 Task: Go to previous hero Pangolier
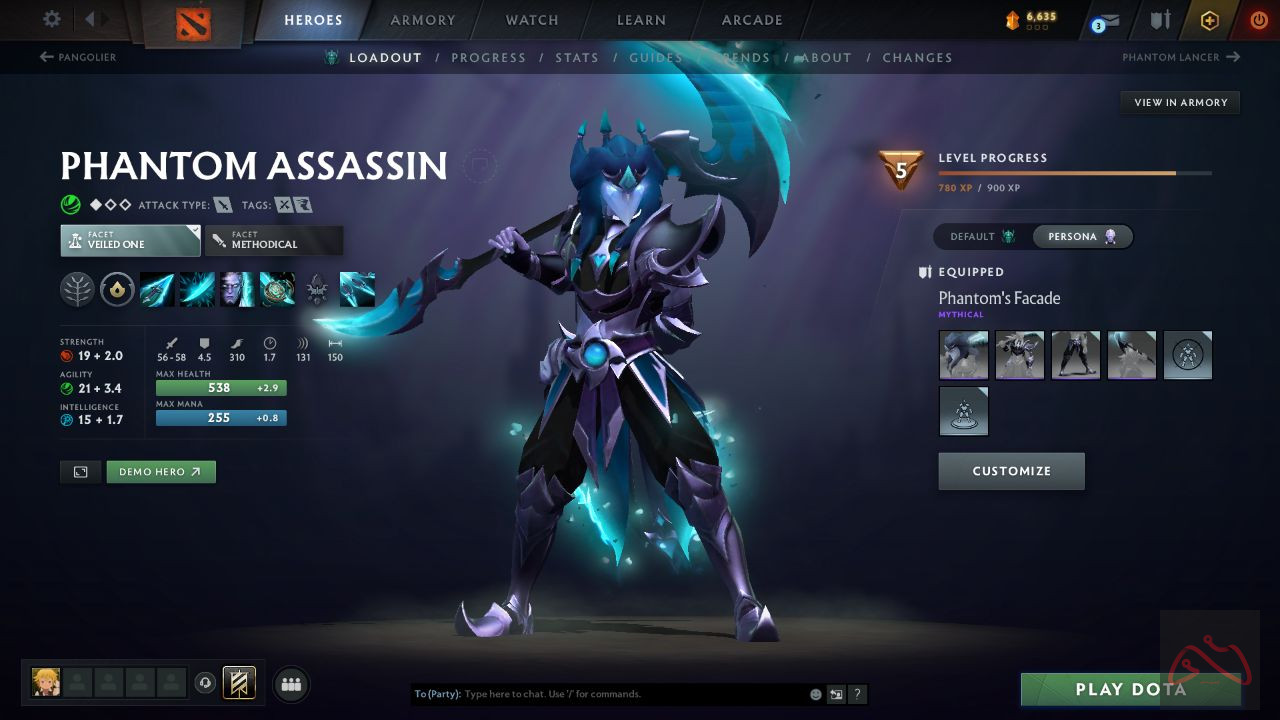(78, 57)
